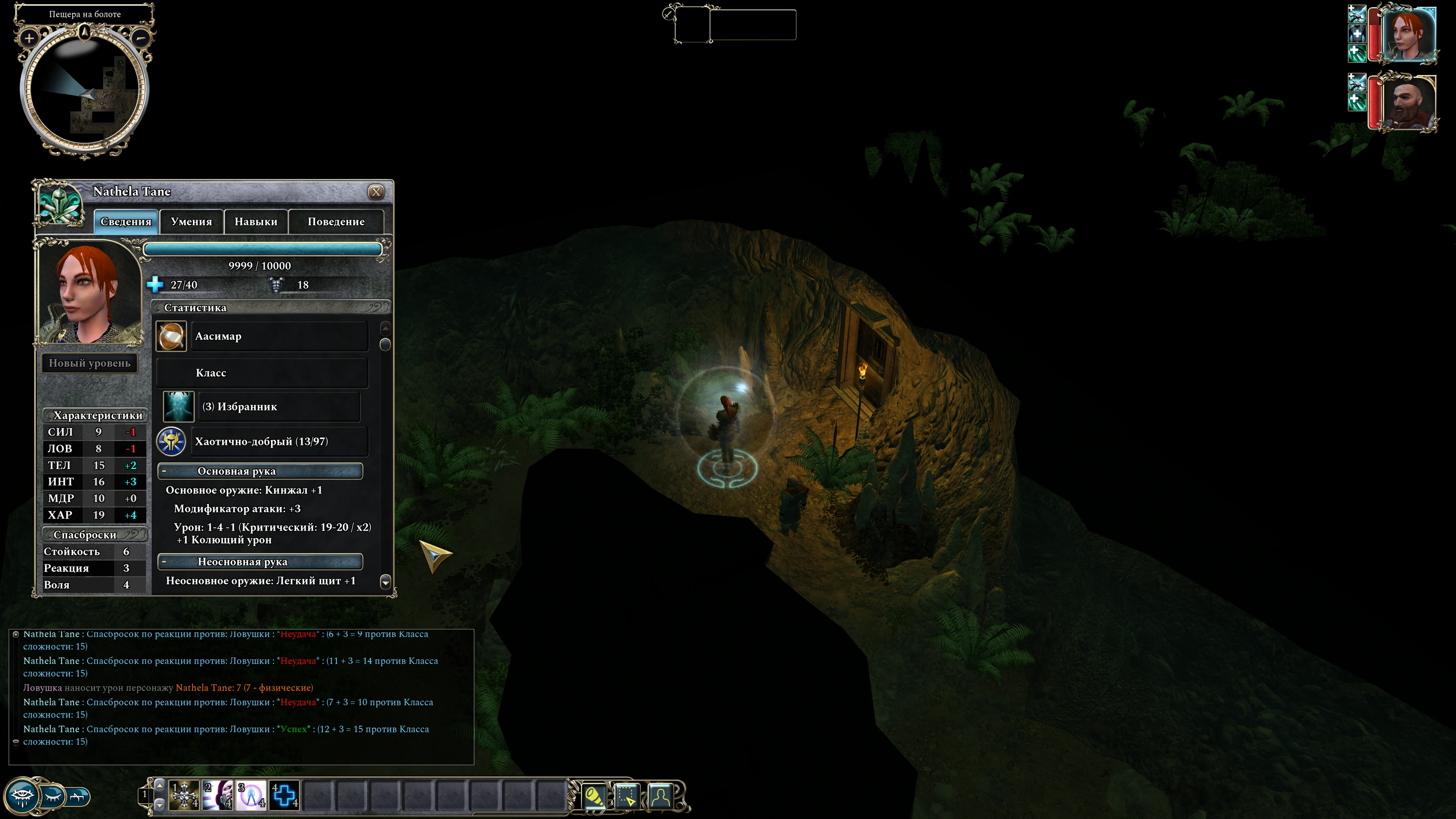Image resolution: width=1456 pixels, height=819 pixels.
Task: Click the Новый уровень button
Action: pos(89,363)
